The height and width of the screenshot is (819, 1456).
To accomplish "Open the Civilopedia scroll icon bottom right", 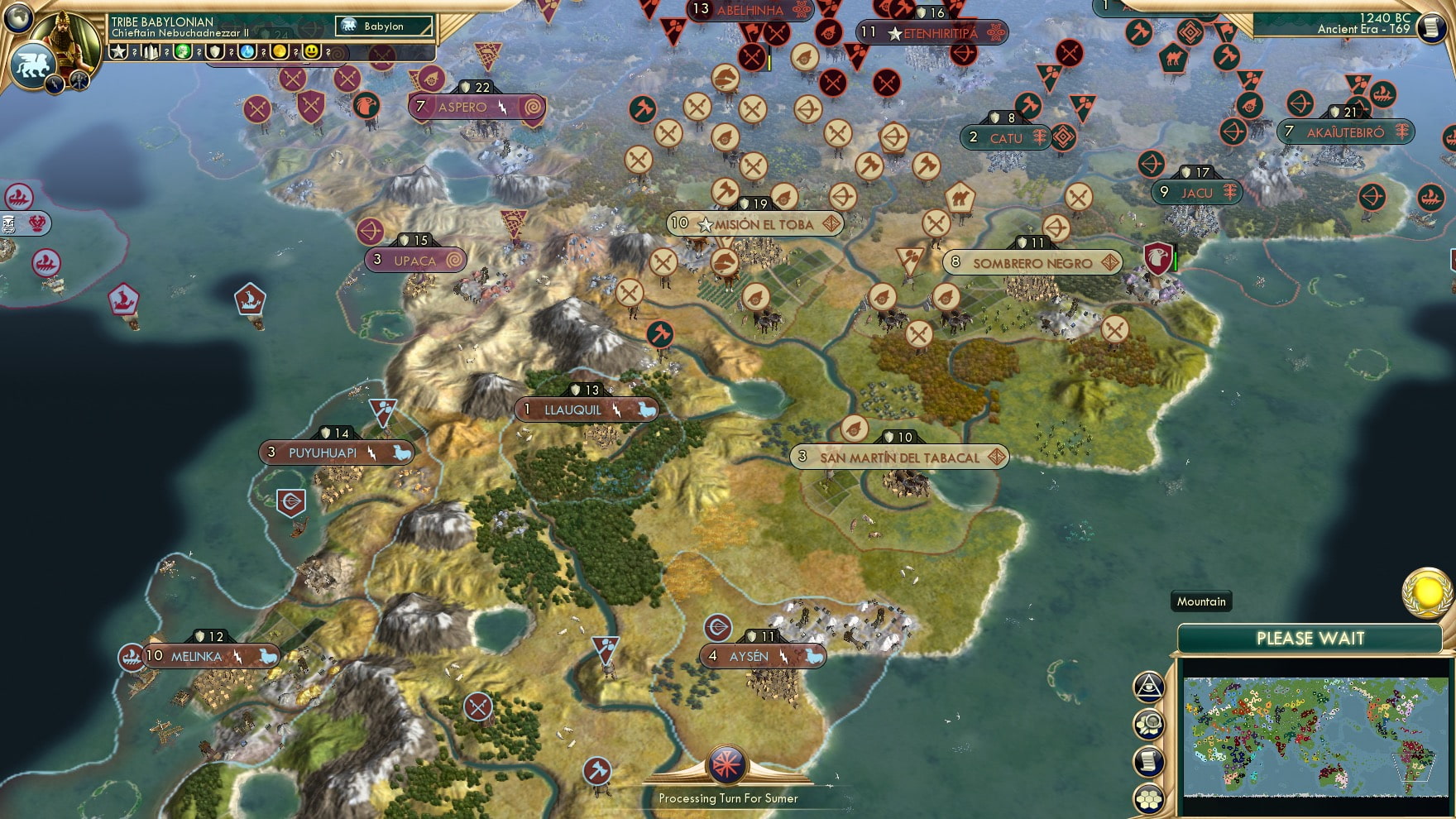I will click(x=1148, y=761).
